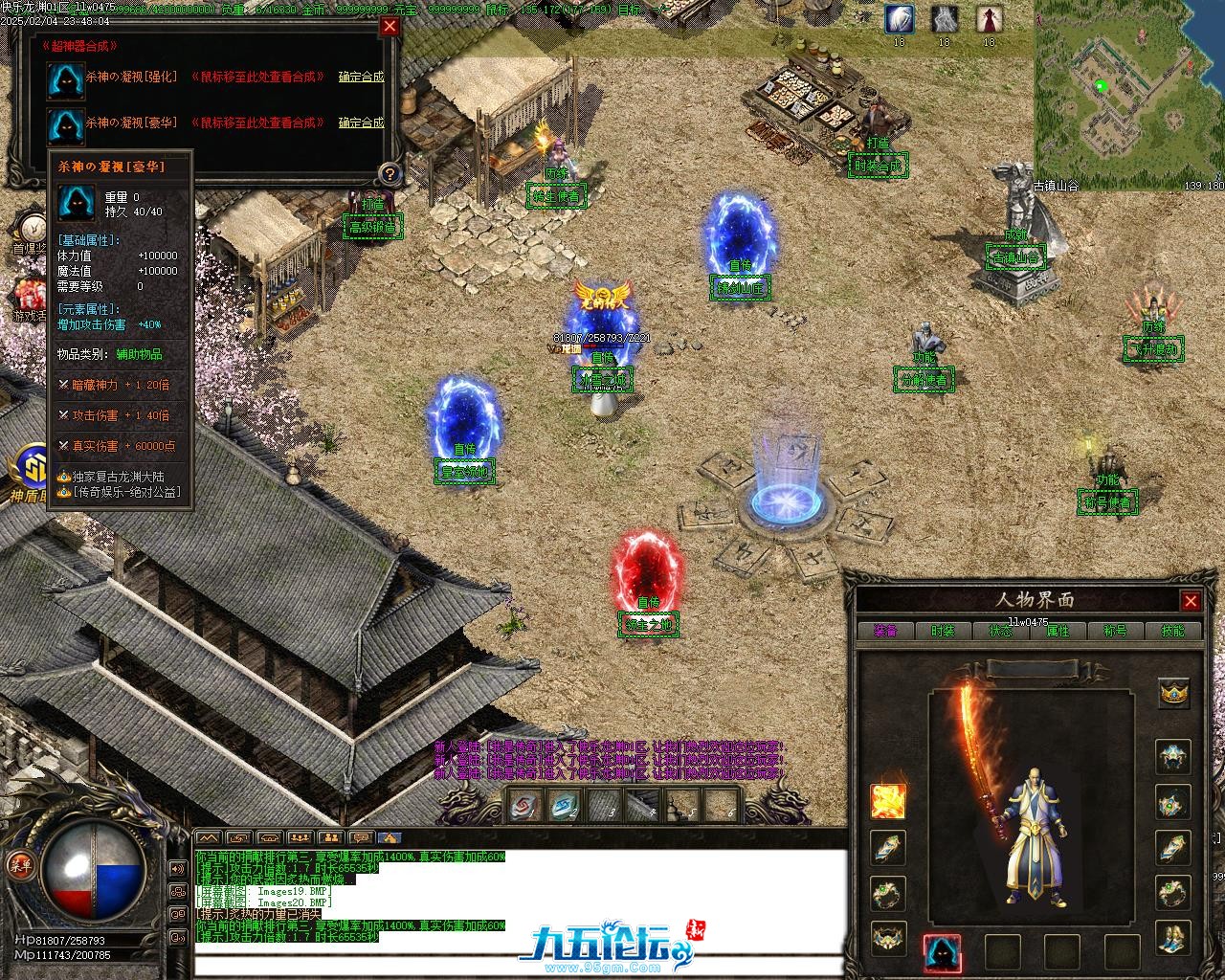
Task: Confirm synthesis of 杀神の凝视[强化]
Action: click(x=361, y=77)
